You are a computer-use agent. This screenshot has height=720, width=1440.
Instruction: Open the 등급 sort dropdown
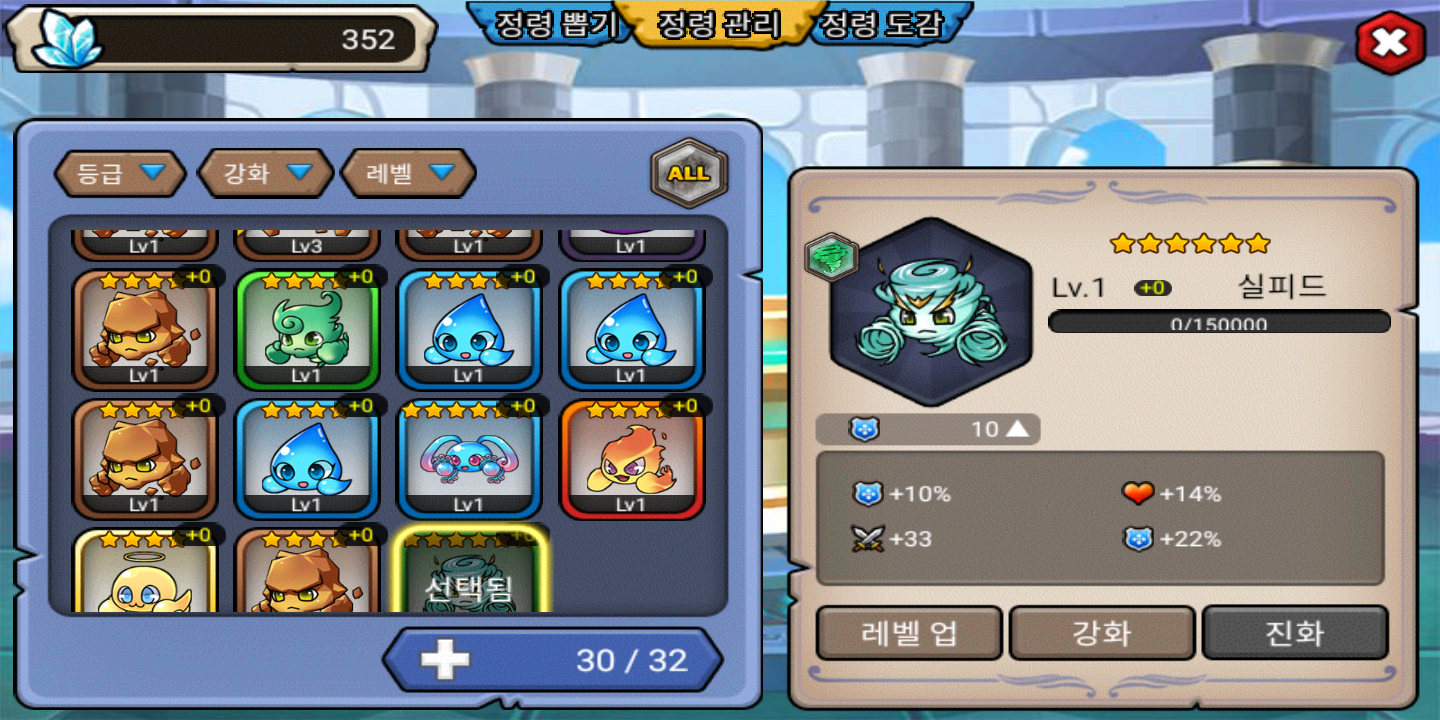click(x=119, y=173)
